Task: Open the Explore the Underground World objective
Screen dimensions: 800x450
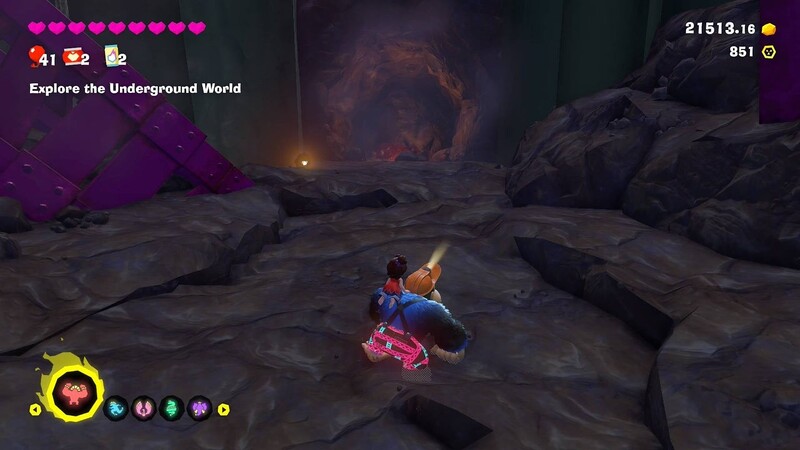Action: 135,89
